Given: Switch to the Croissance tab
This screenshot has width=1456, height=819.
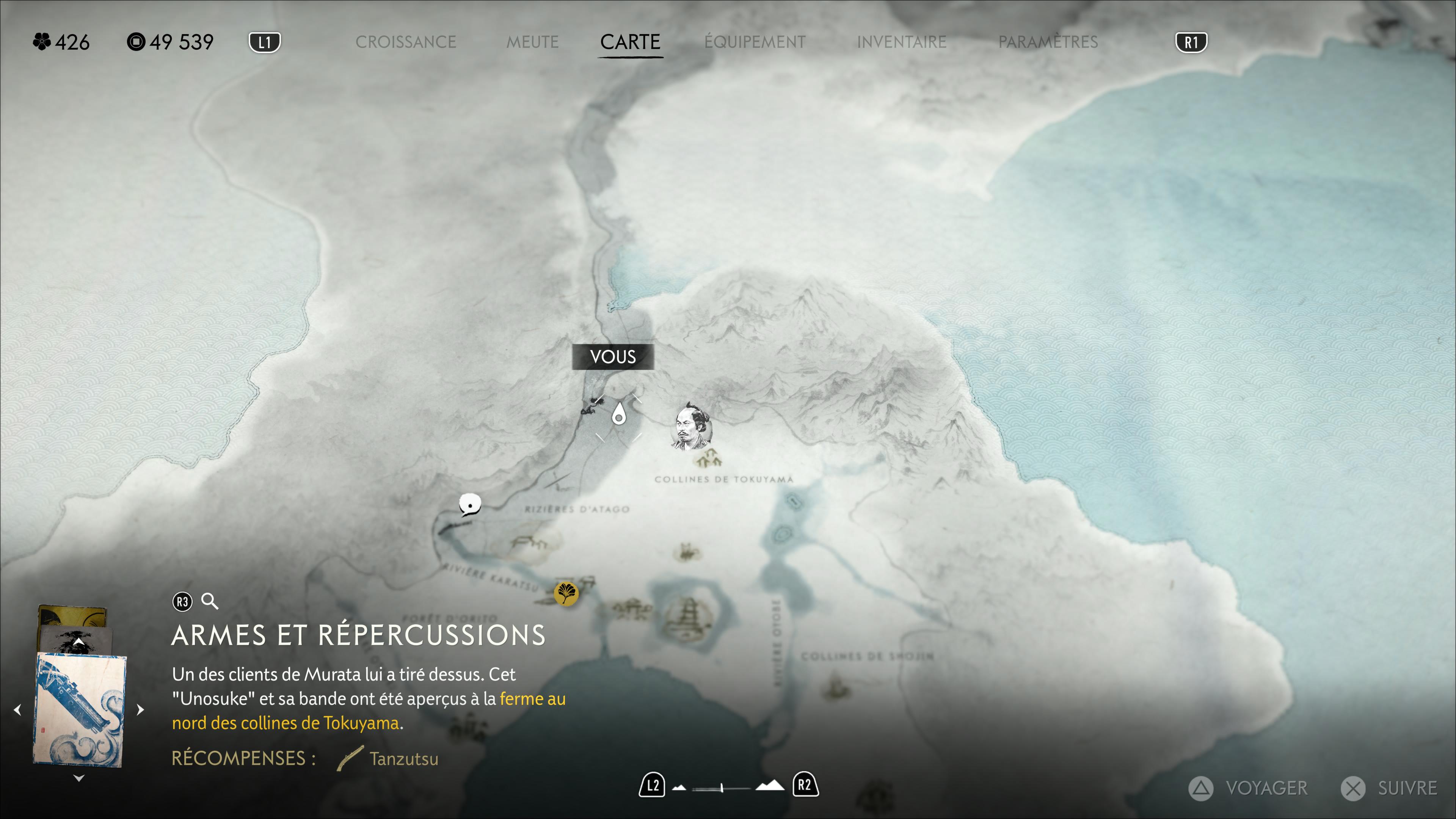Looking at the screenshot, I should (x=405, y=42).
